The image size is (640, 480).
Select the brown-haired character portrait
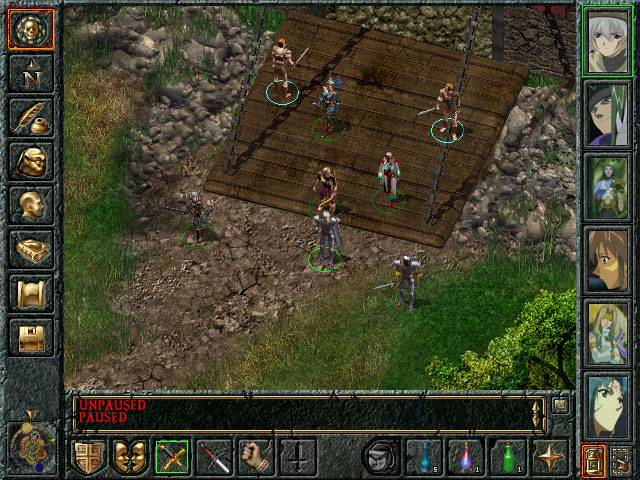(607, 259)
